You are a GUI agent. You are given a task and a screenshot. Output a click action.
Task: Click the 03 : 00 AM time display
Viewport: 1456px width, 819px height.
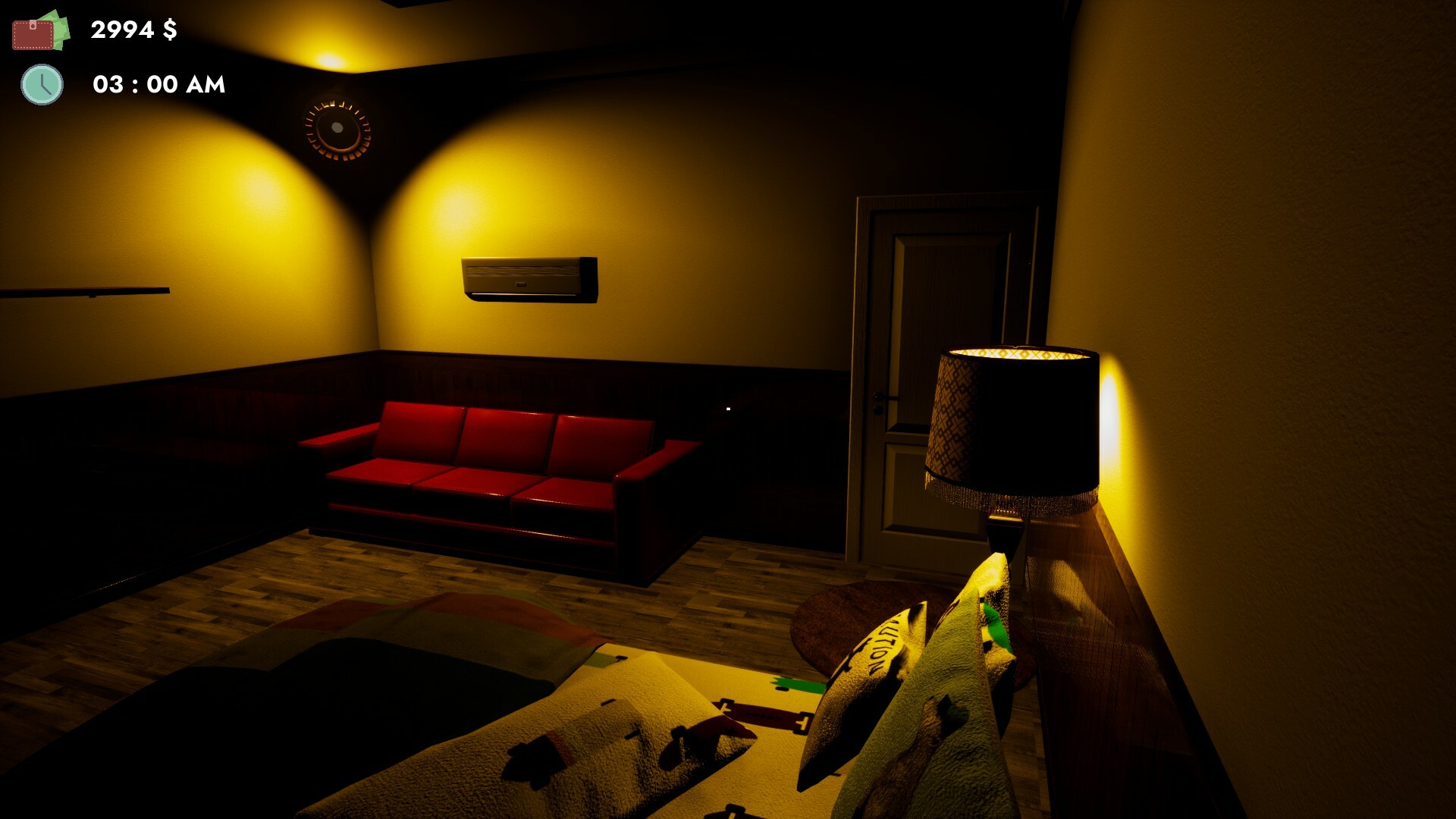[x=157, y=85]
